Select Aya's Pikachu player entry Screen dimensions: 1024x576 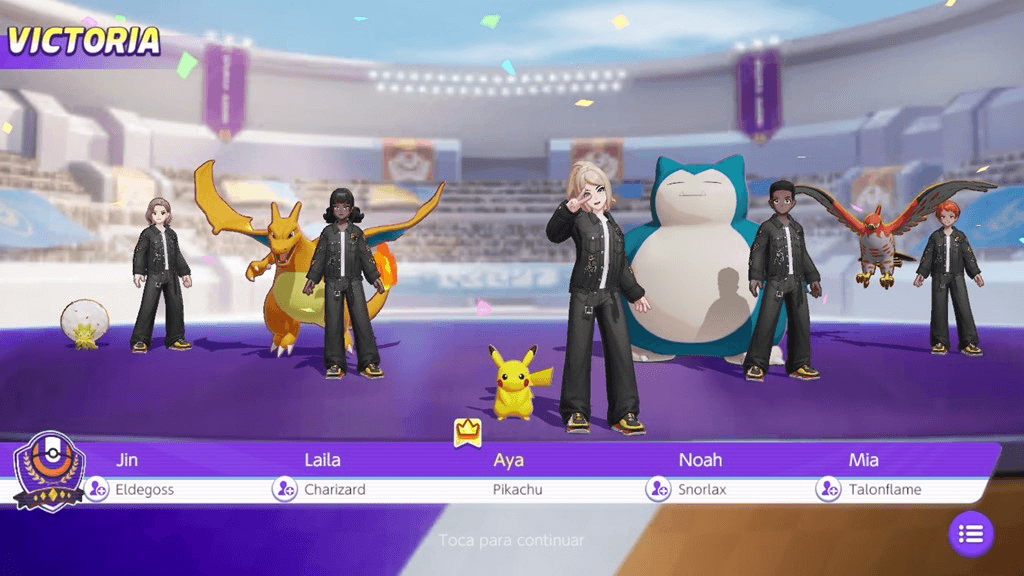510,475
